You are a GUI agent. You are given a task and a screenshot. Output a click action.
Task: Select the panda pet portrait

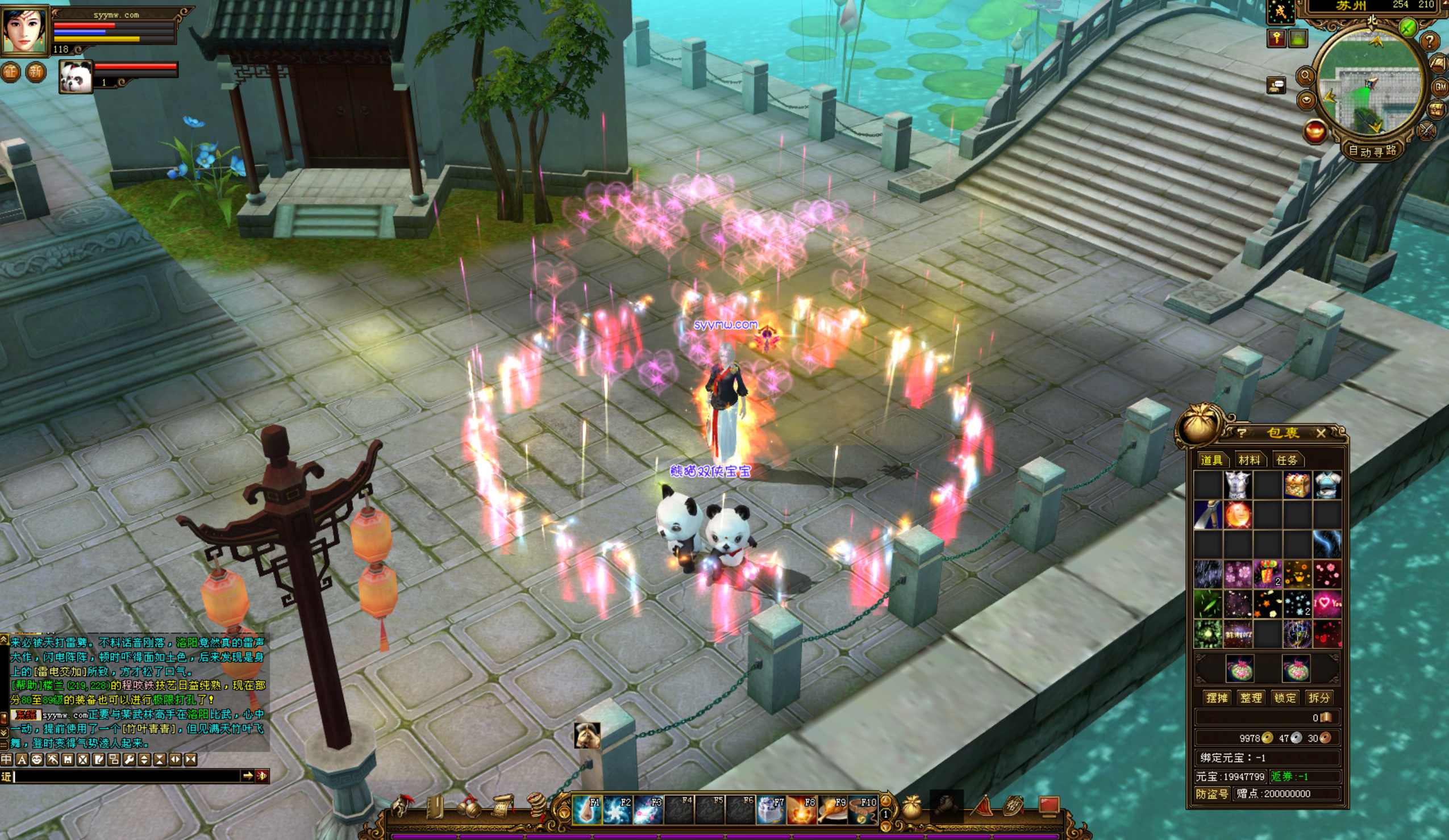pyautogui.click(x=76, y=77)
